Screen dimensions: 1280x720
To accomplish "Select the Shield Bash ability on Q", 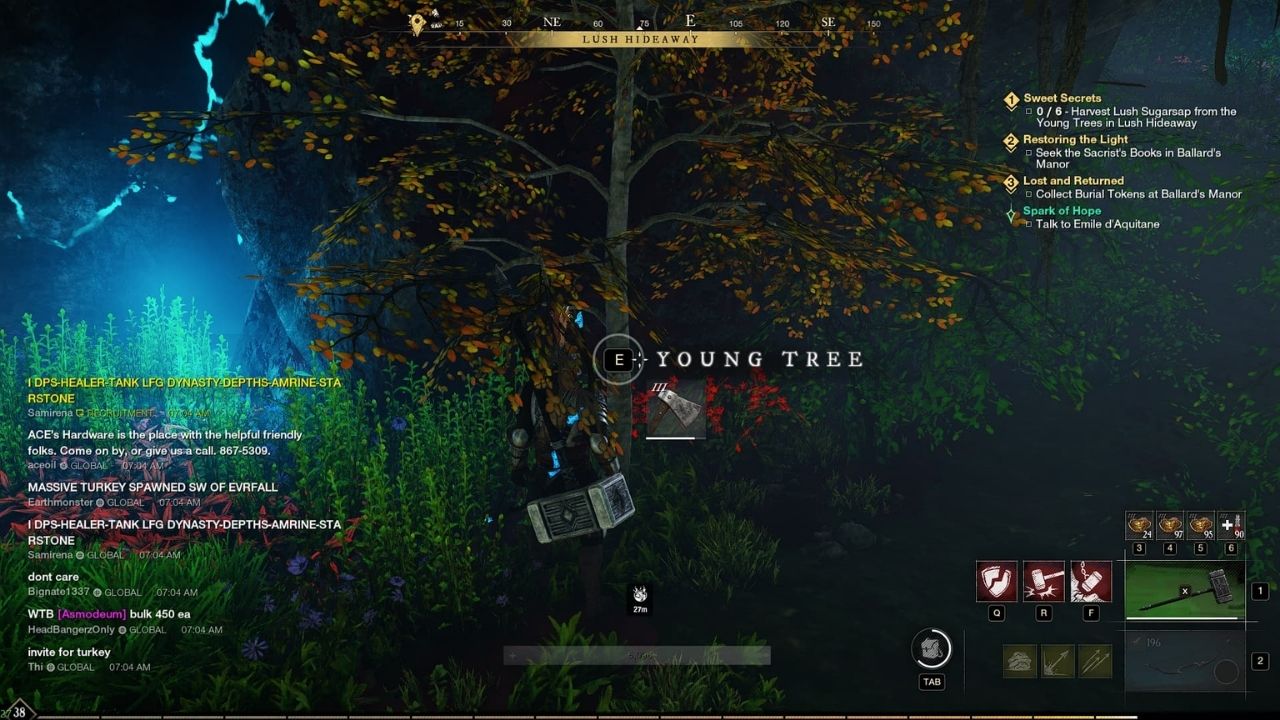I will 995,582.
